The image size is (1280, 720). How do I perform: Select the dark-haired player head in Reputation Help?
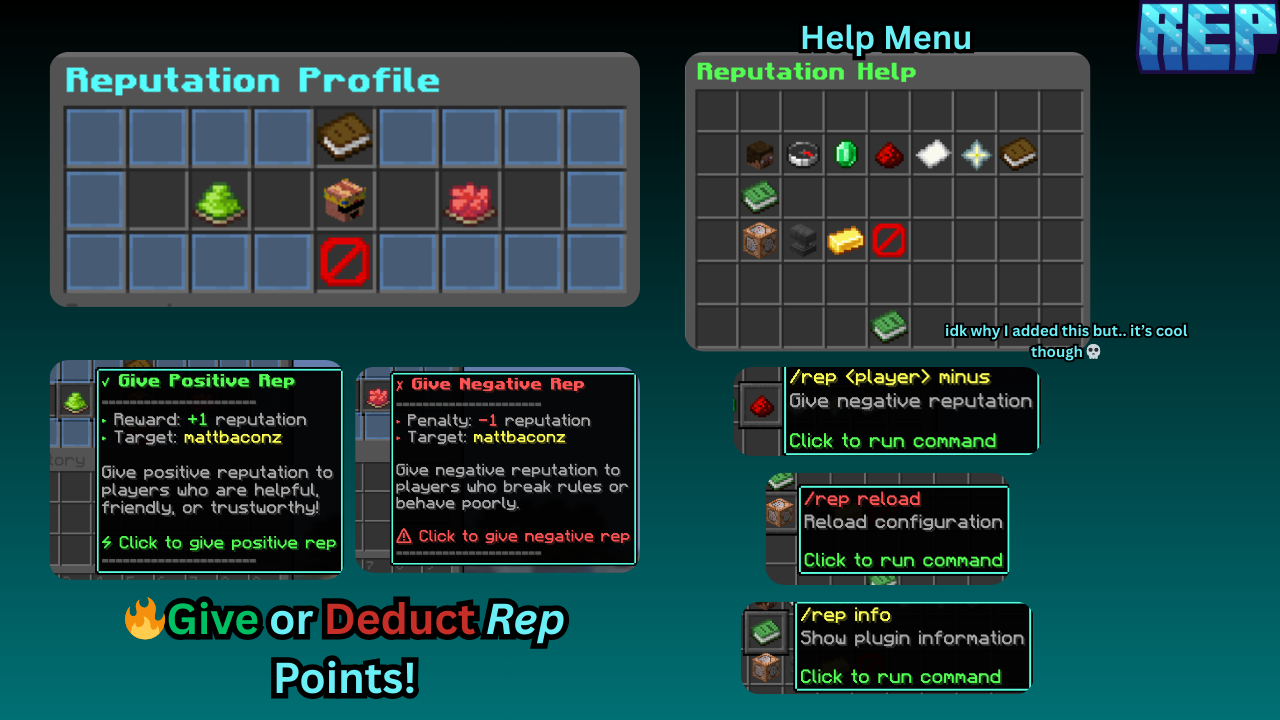[760, 155]
